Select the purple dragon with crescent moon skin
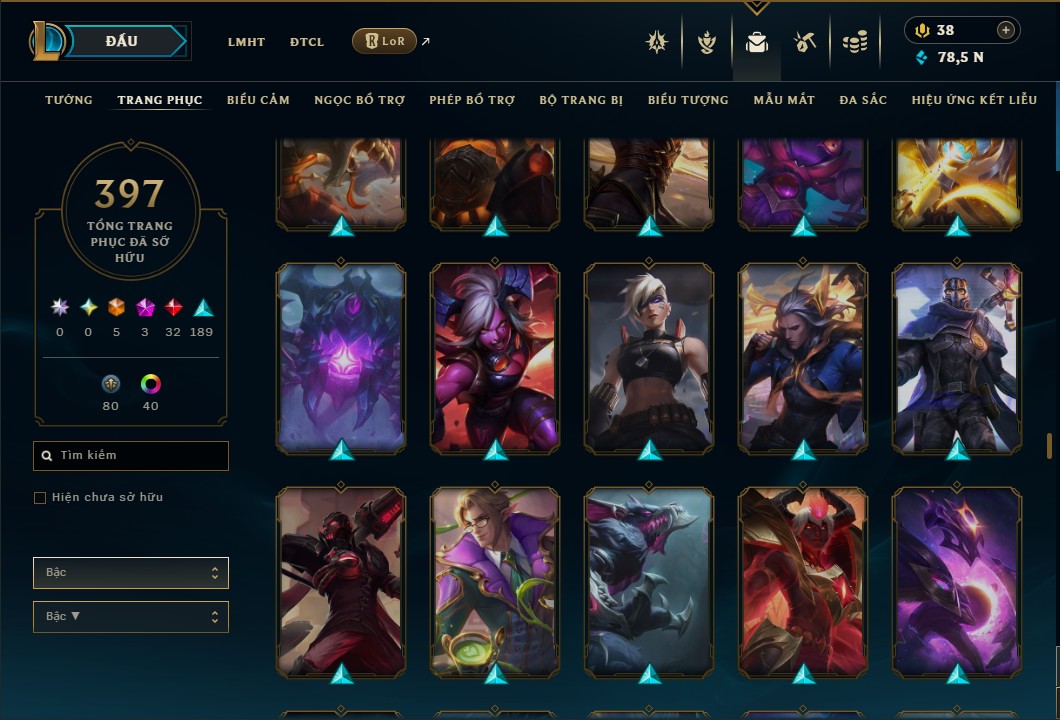The height and width of the screenshot is (720, 1060). pos(957,580)
